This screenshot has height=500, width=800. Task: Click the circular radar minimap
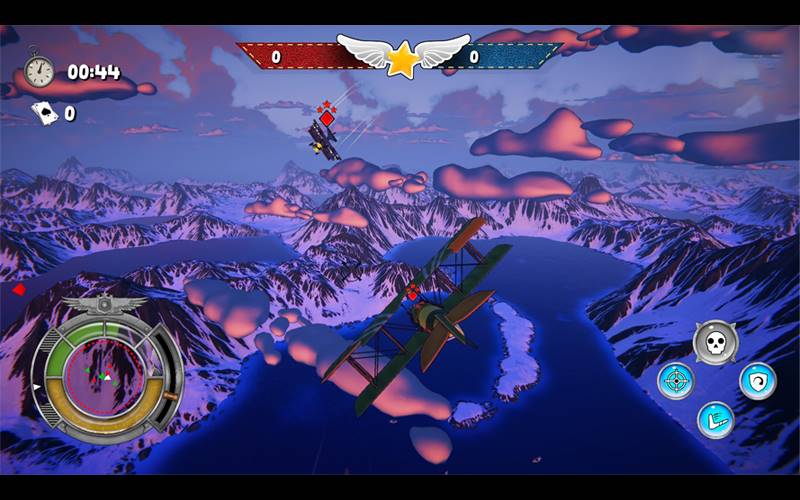103,375
